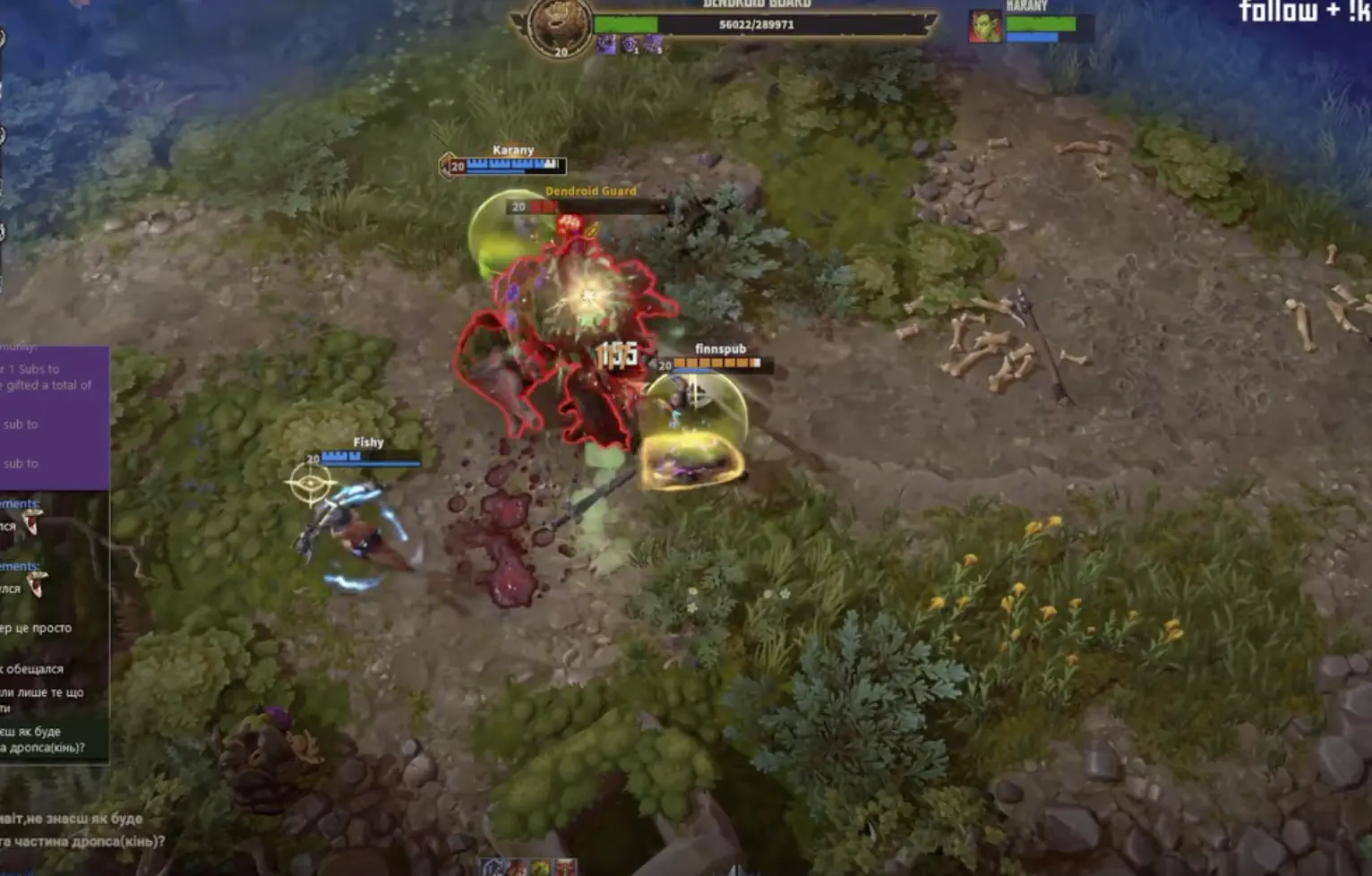The height and width of the screenshot is (876, 1372).
Task: Expand the purple gifted subs notification panel
Action: coord(56,412)
